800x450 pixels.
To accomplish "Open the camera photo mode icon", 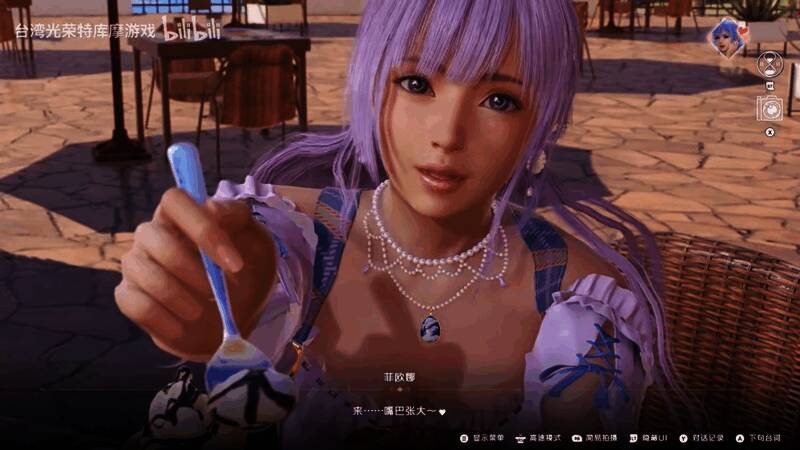I will tap(769, 109).
